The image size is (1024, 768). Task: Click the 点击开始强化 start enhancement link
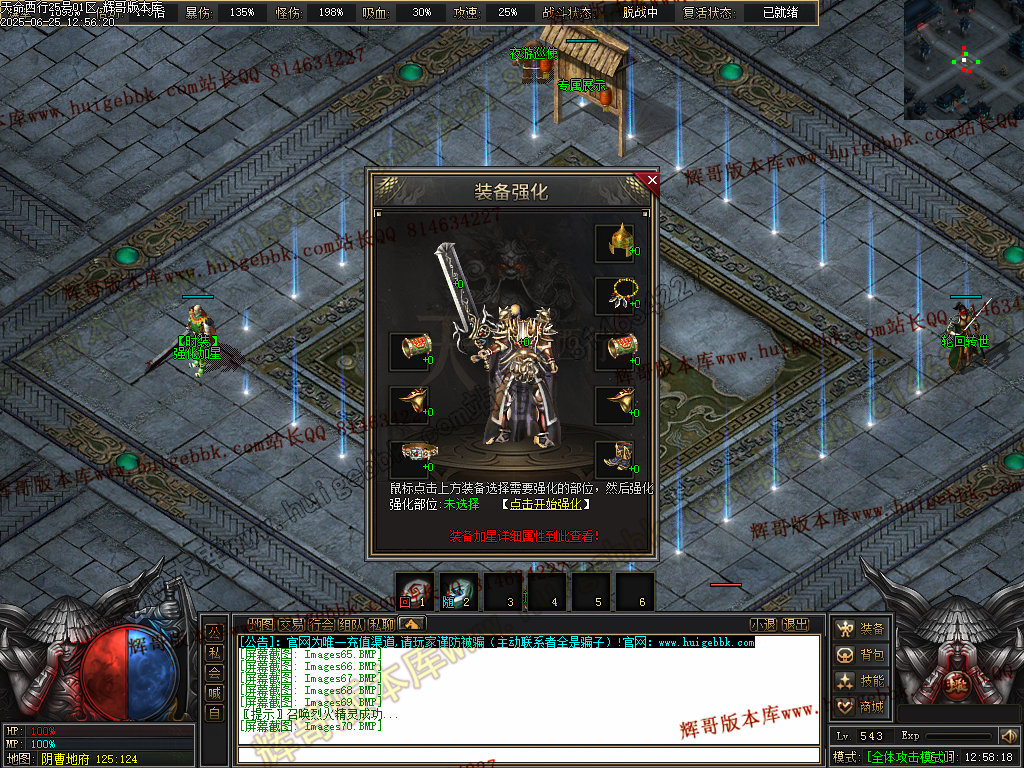[545, 504]
